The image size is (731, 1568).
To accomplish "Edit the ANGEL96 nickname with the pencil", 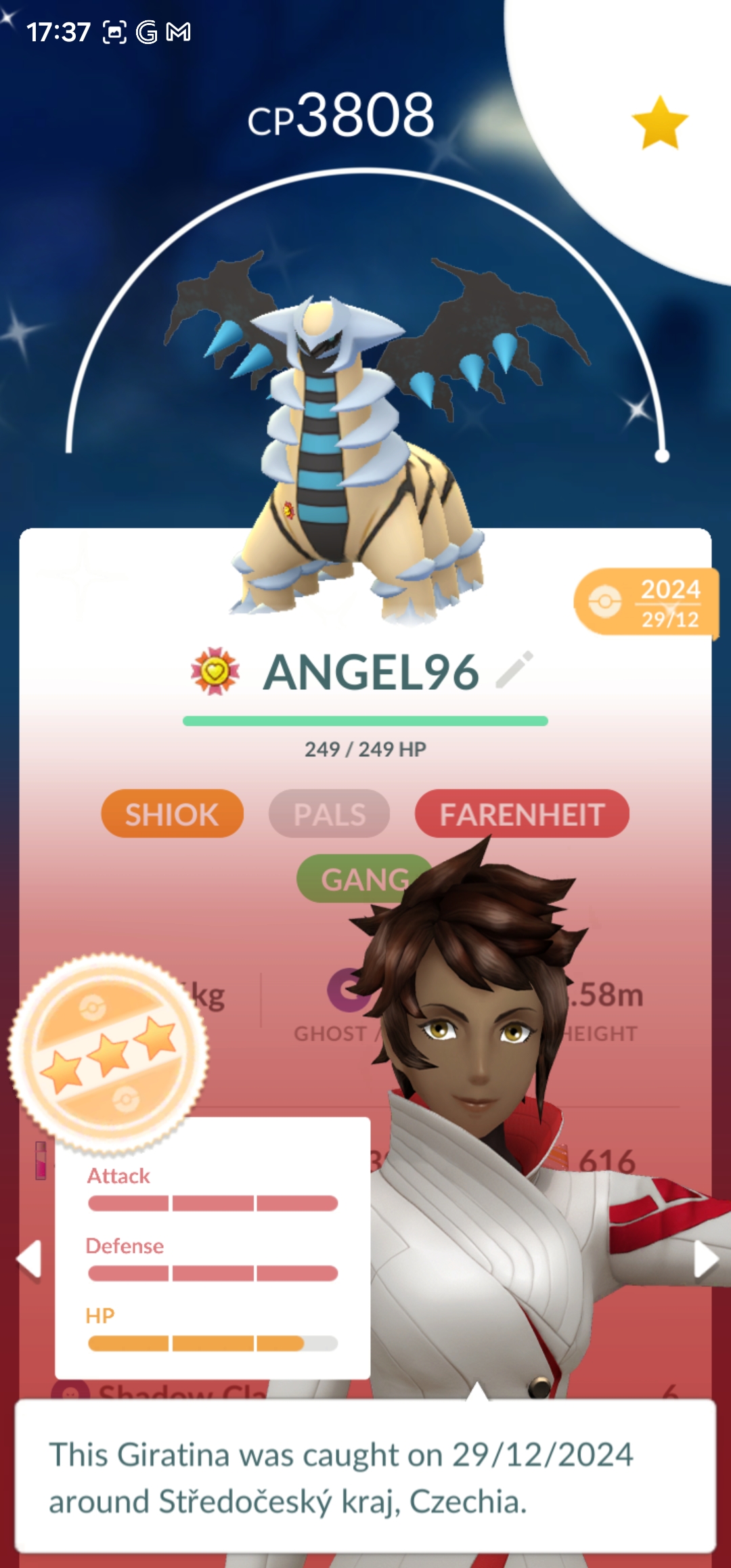I will pyautogui.click(x=514, y=670).
